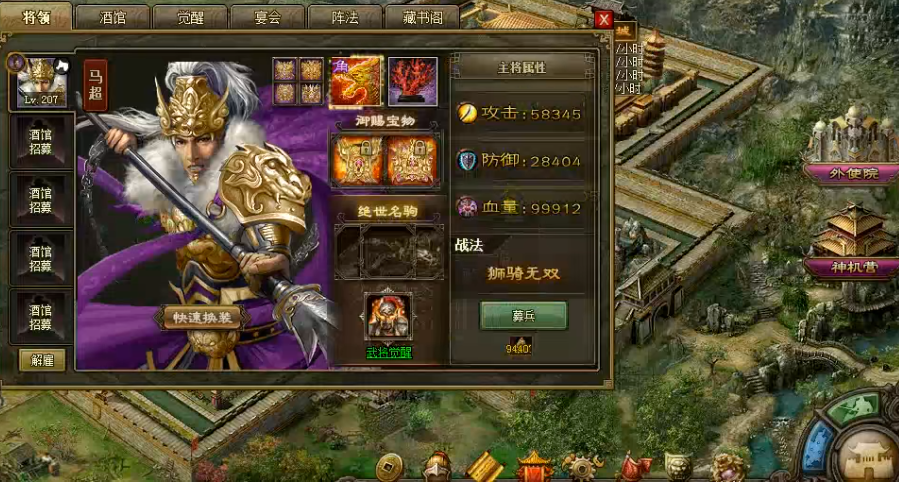Switch to the 酒馆 tab

pyautogui.click(x=112, y=16)
